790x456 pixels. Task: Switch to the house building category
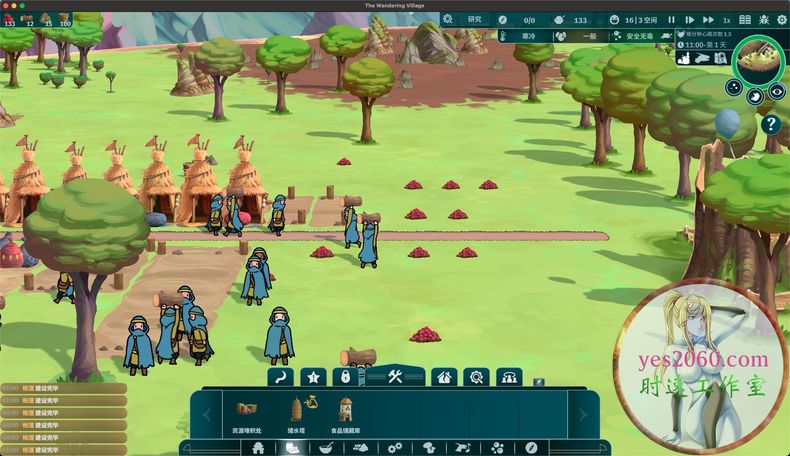point(258,448)
